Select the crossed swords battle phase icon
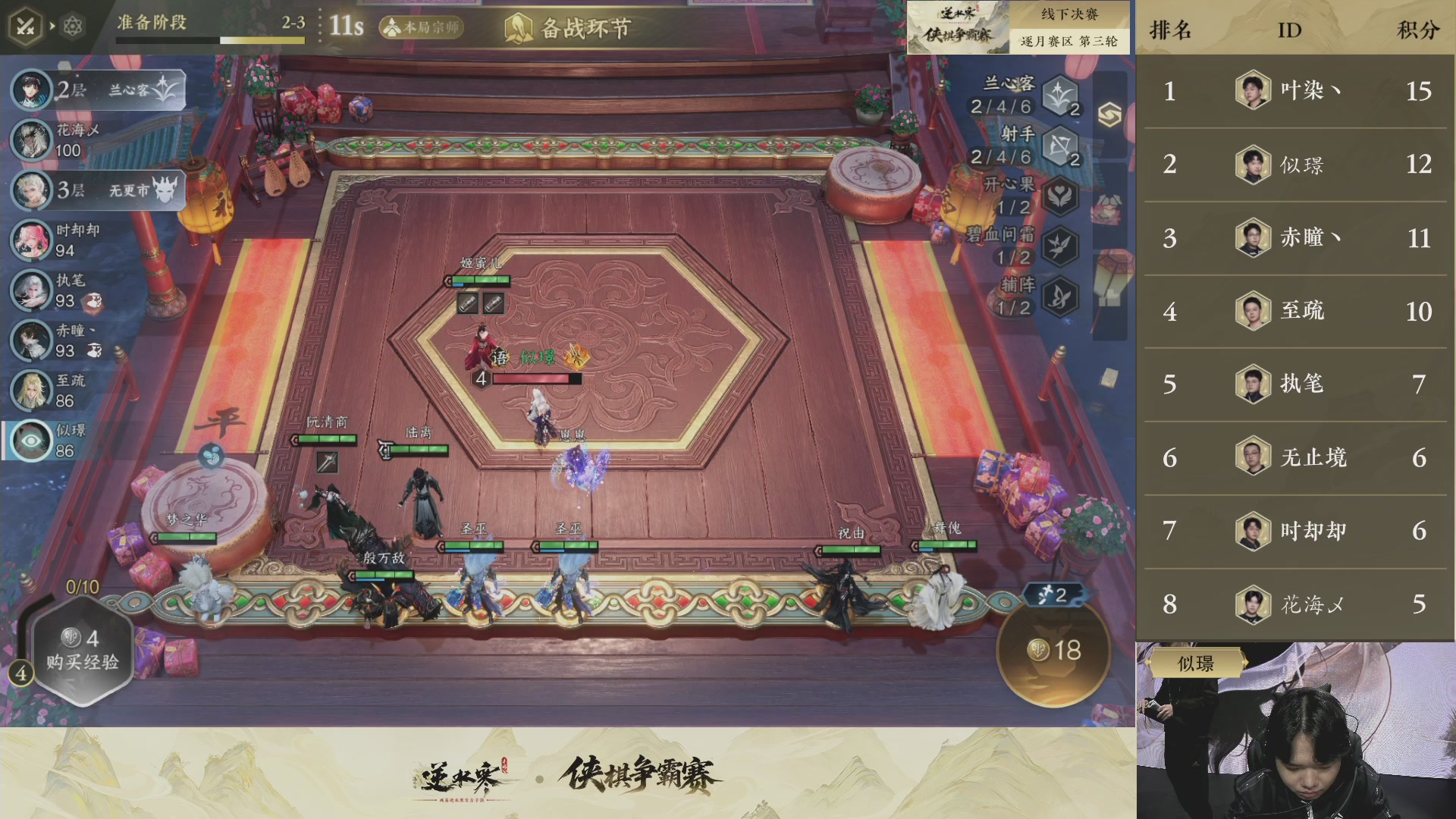This screenshot has height=819, width=1456. tap(25, 23)
